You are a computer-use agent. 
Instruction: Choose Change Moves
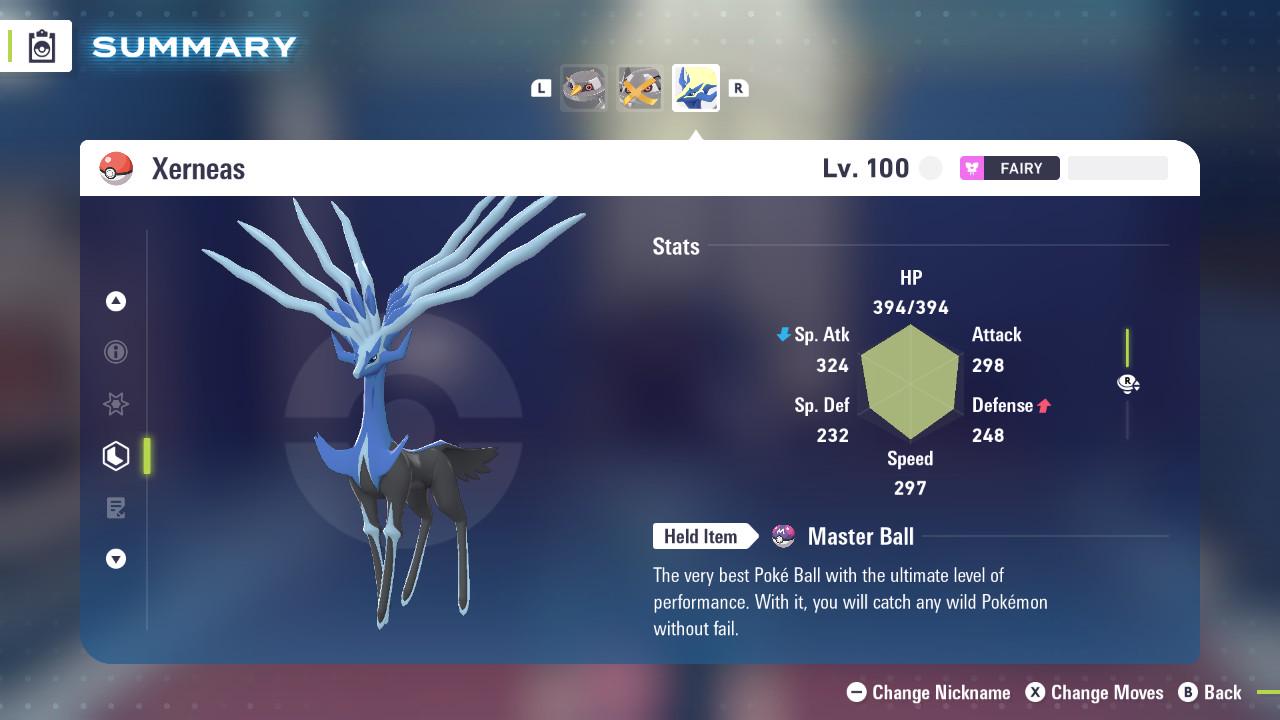click(1094, 692)
